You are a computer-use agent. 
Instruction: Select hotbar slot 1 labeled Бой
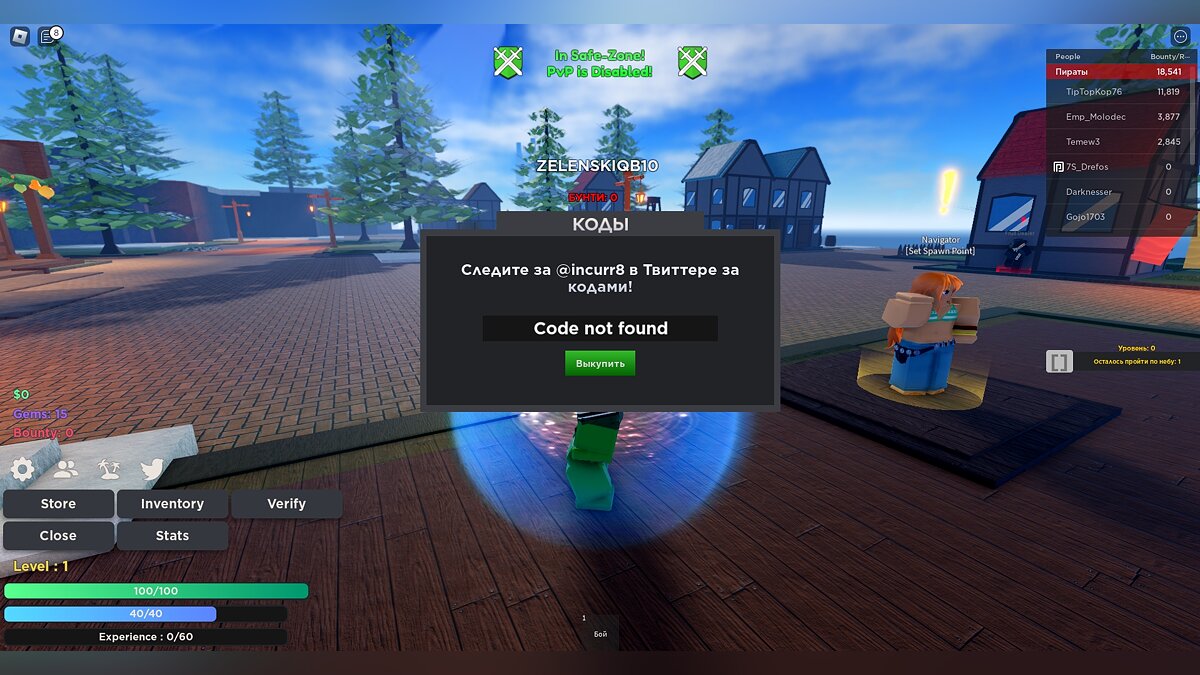[600, 628]
